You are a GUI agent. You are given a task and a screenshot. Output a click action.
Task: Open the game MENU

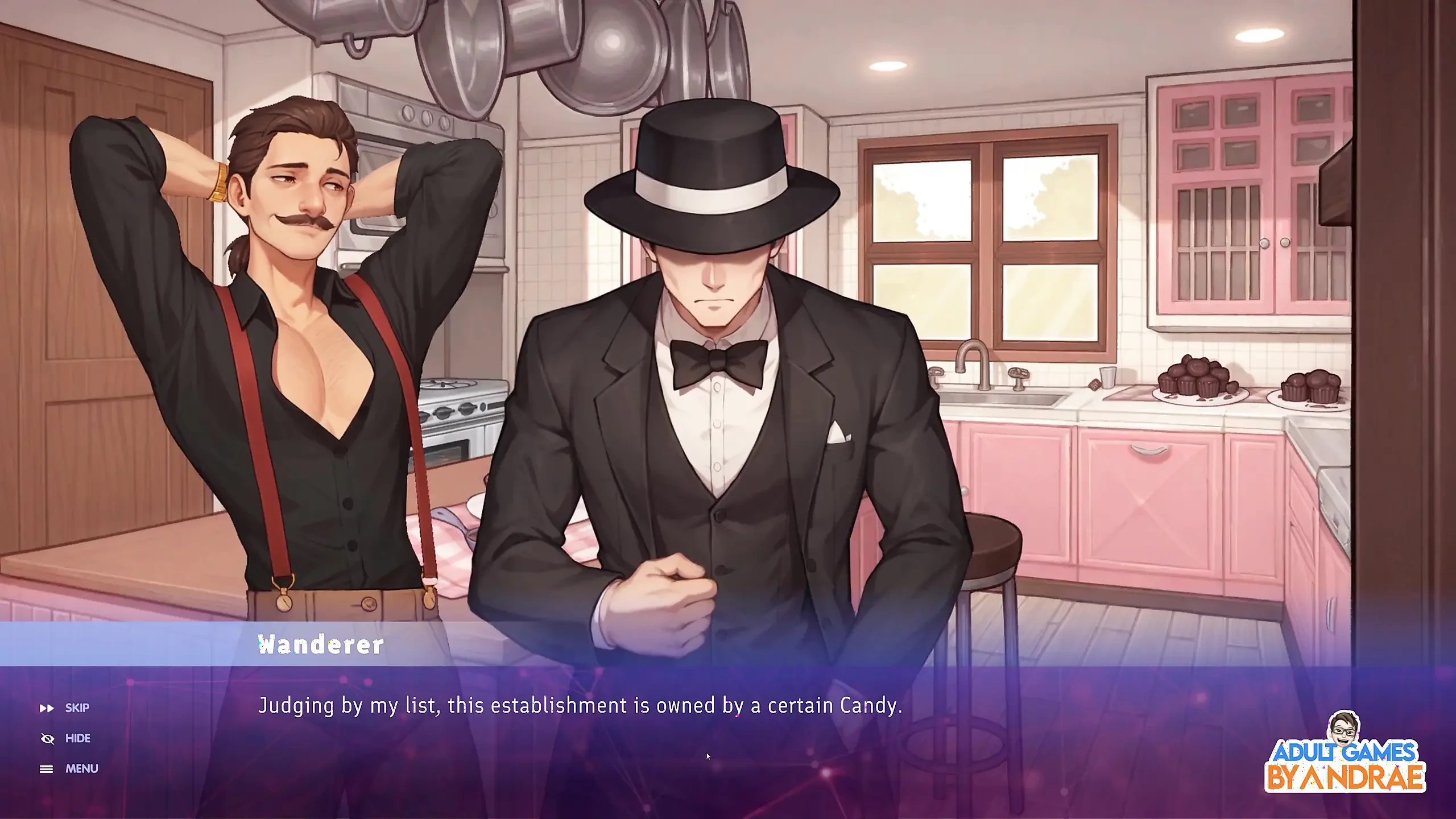69,769
